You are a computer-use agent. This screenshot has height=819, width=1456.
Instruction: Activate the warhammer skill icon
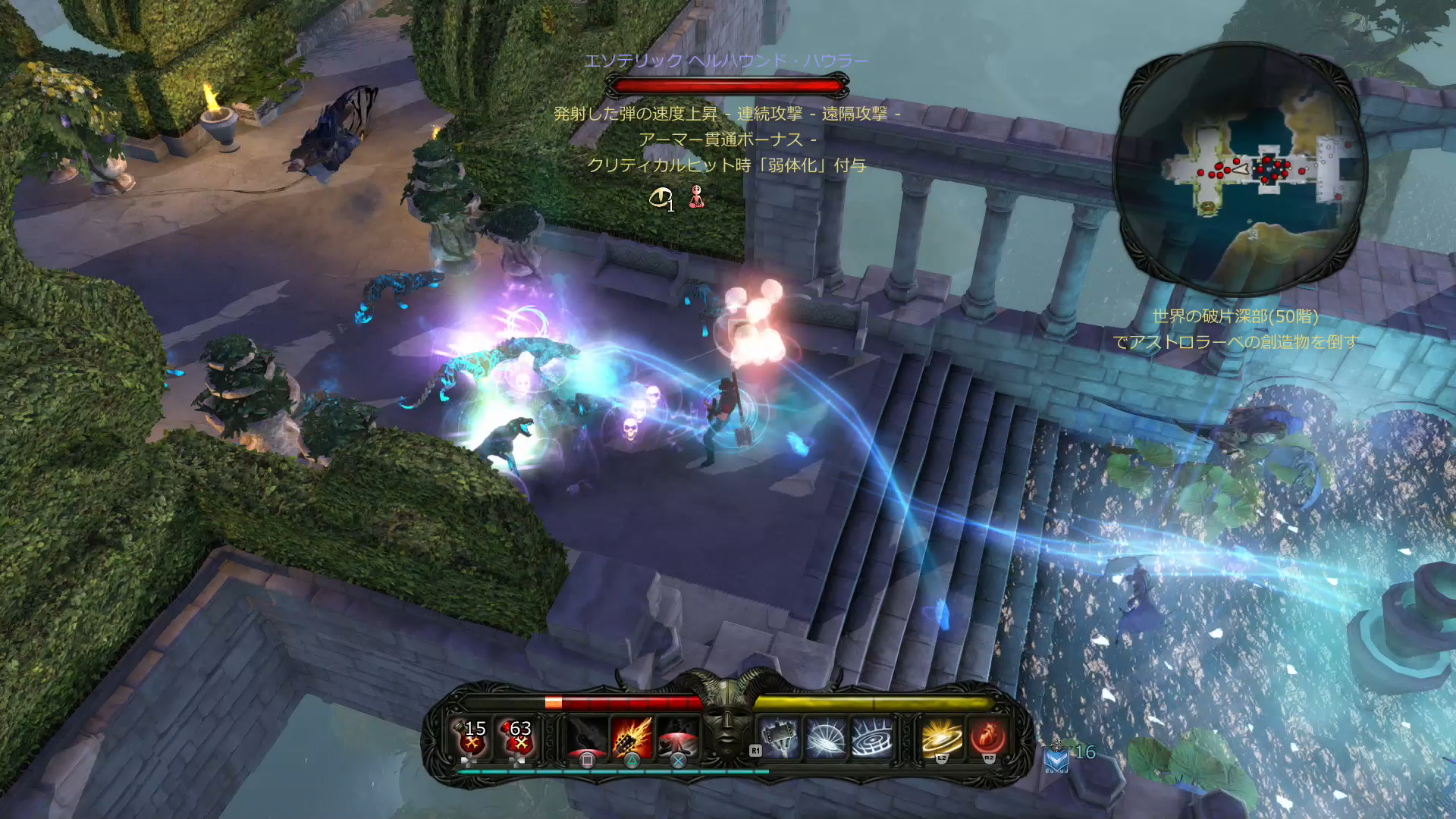[x=780, y=737]
